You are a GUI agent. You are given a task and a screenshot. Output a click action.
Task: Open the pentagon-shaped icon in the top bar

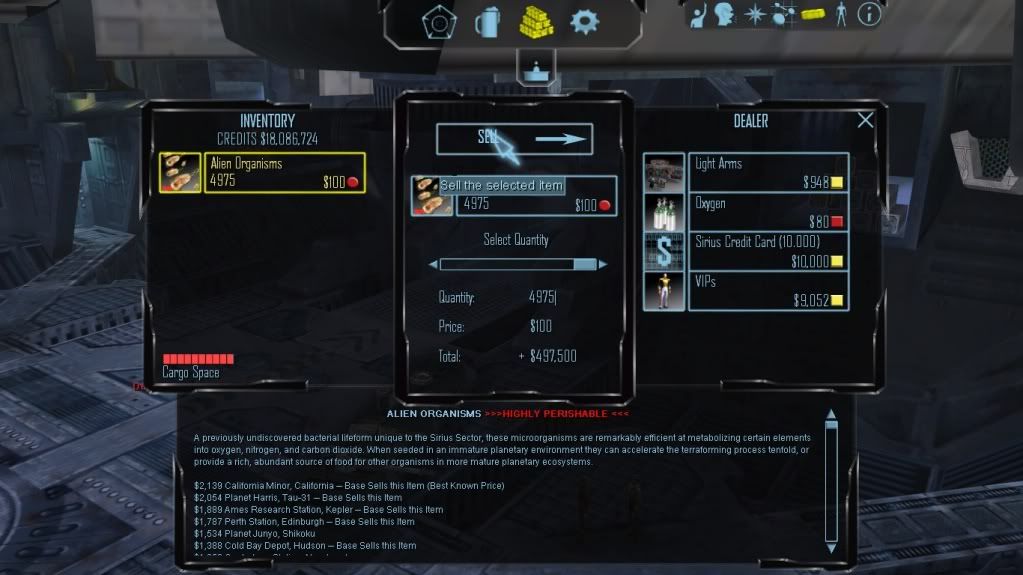click(x=438, y=22)
